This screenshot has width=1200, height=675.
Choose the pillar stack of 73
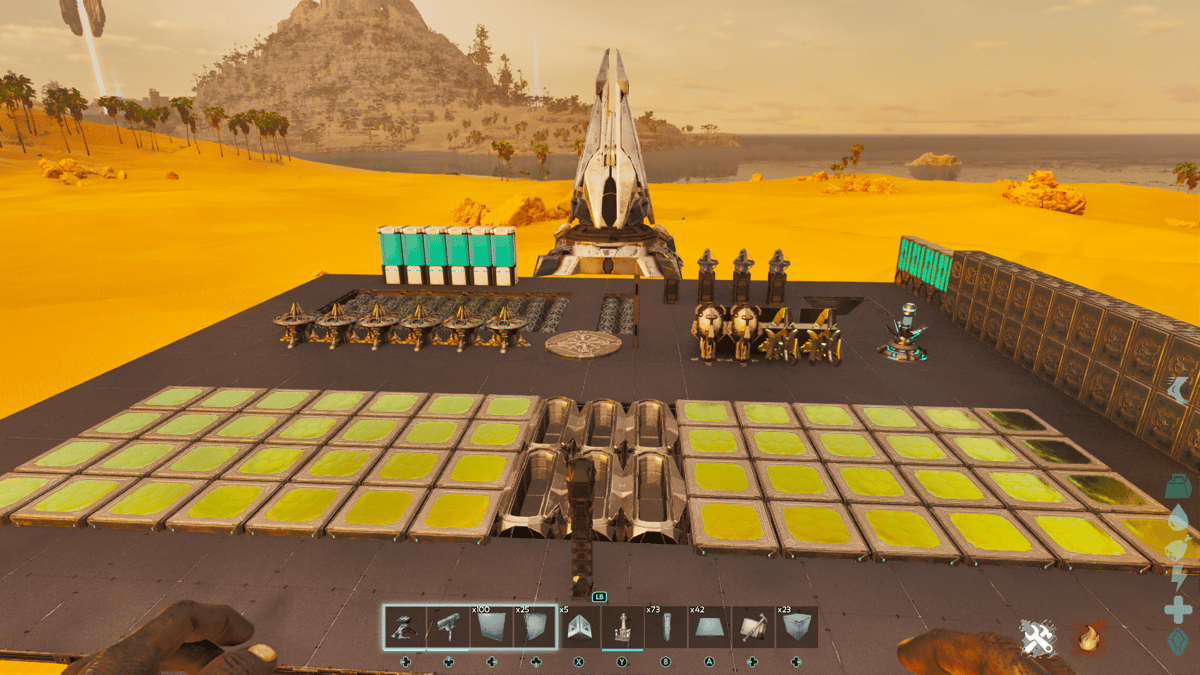[x=666, y=627]
